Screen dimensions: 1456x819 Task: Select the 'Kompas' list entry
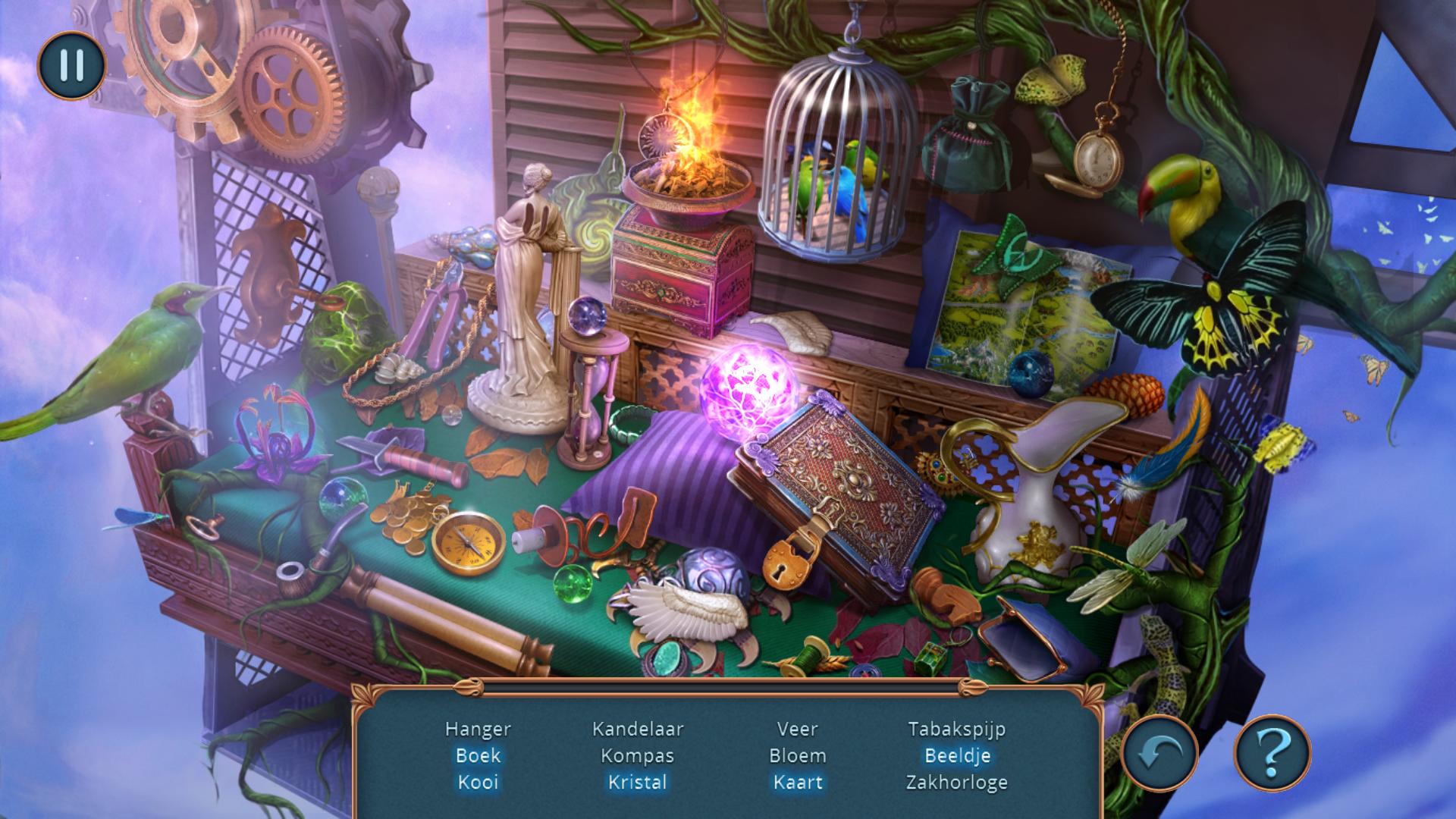pyautogui.click(x=638, y=755)
